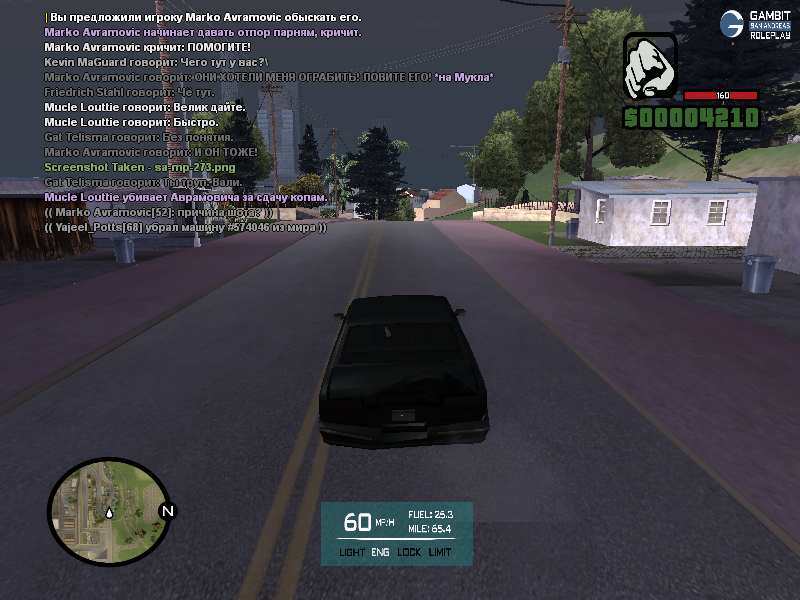Toggle the LOCK indicator on the speedometer

tap(409, 552)
